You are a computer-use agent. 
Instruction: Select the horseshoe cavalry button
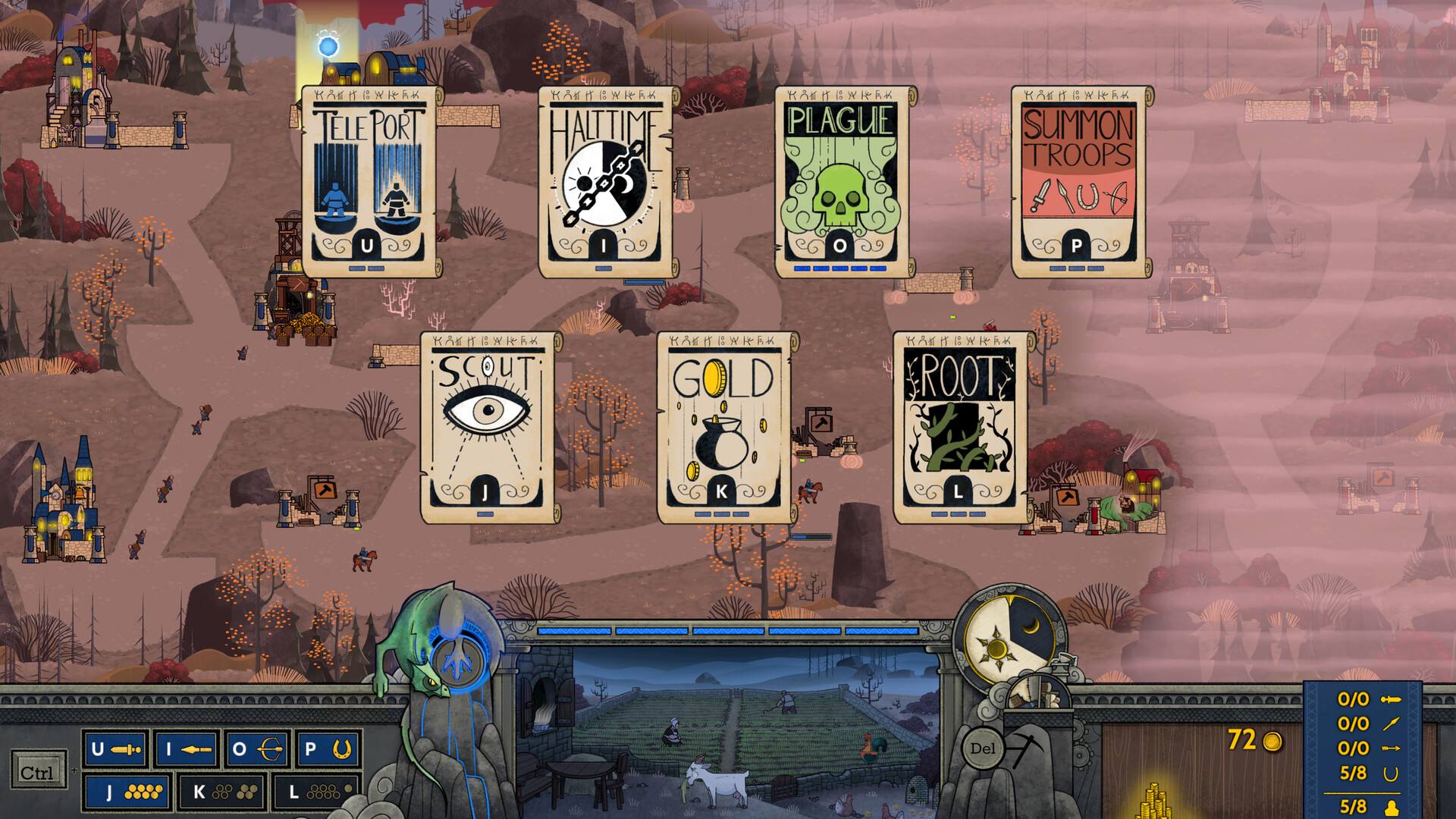pos(328,750)
